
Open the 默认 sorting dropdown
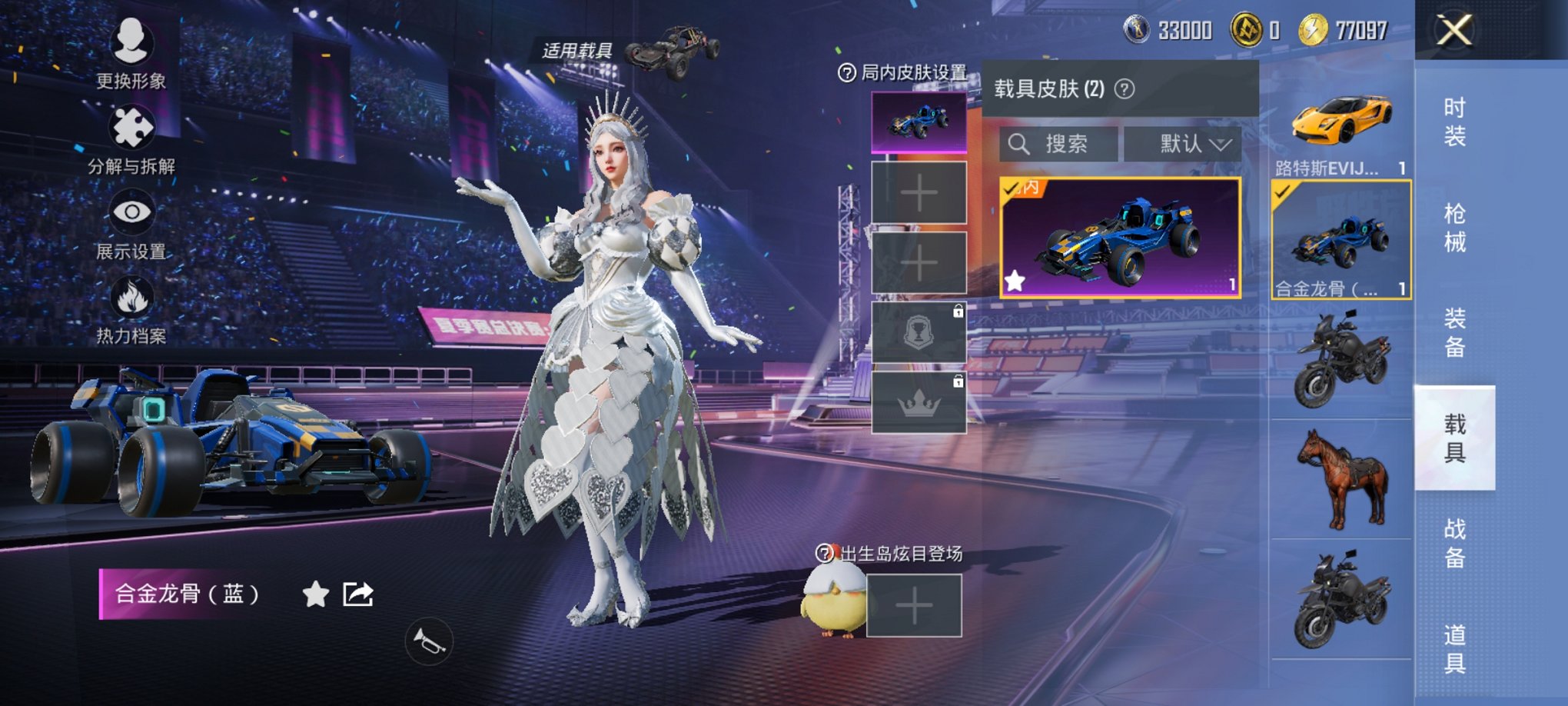pyautogui.click(x=1188, y=142)
